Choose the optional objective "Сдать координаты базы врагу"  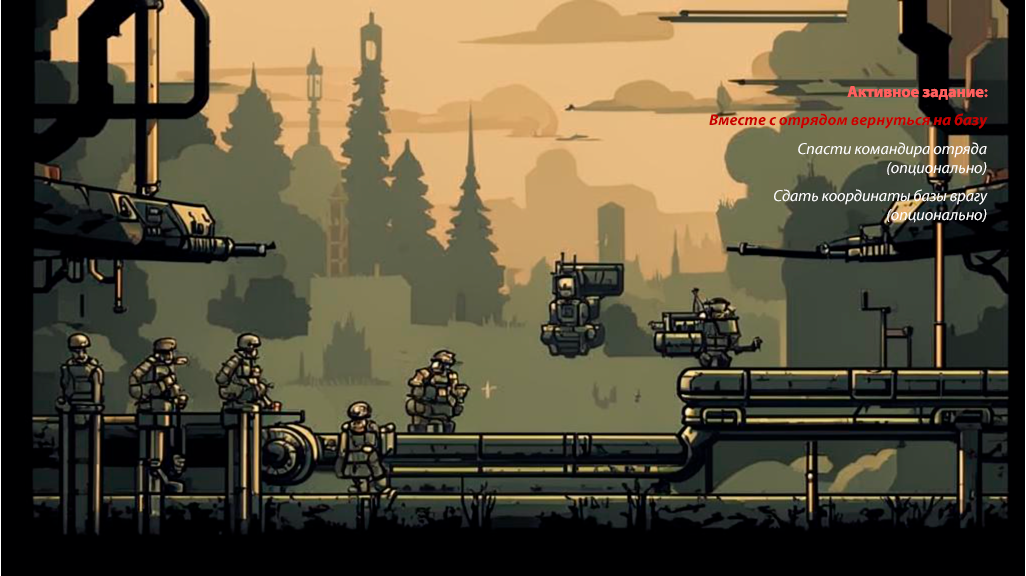[880, 196]
